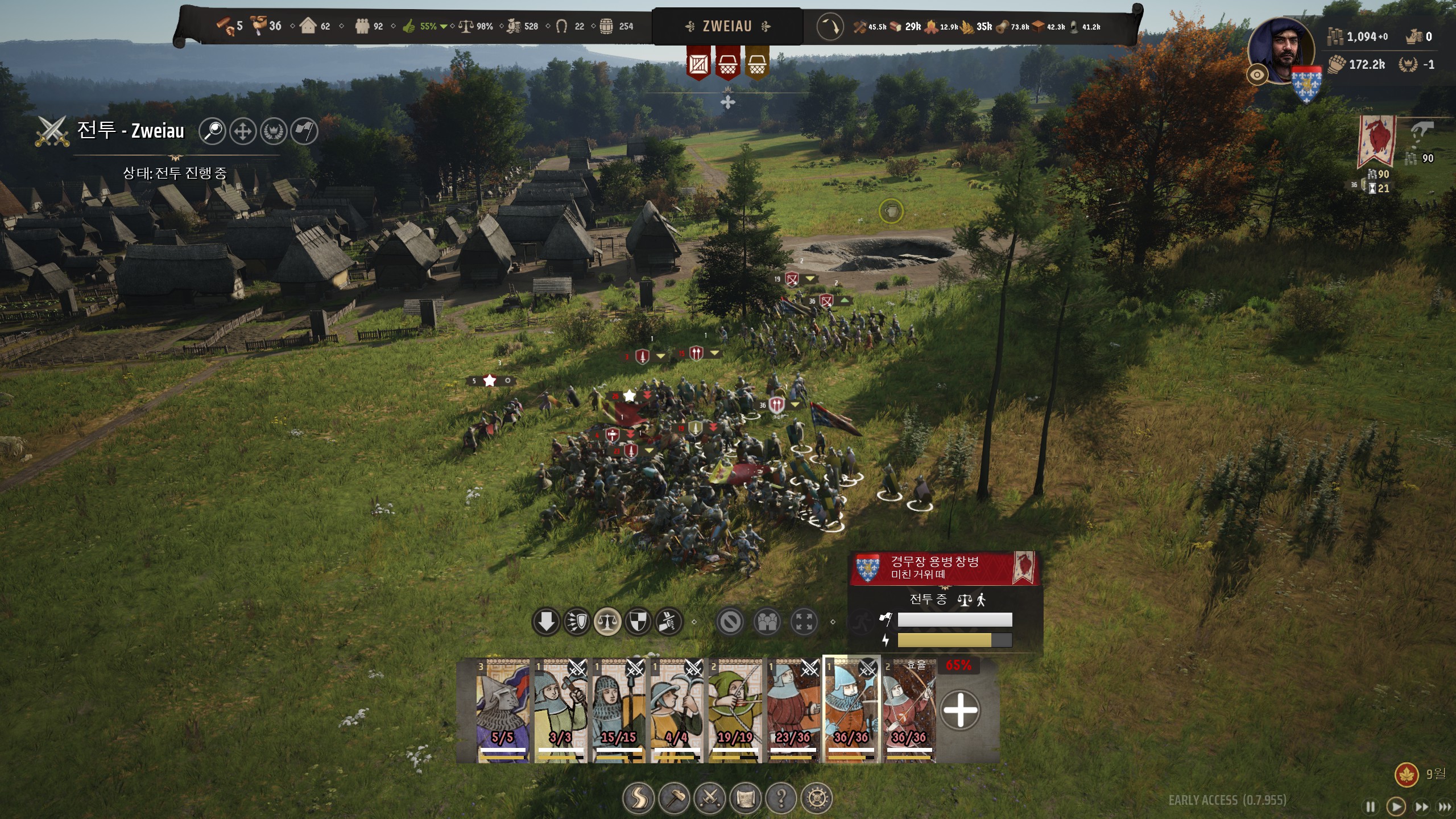Screen dimensions: 1456x819
Task: Set game speed to double fast-forward
Action: click(x=1421, y=806)
